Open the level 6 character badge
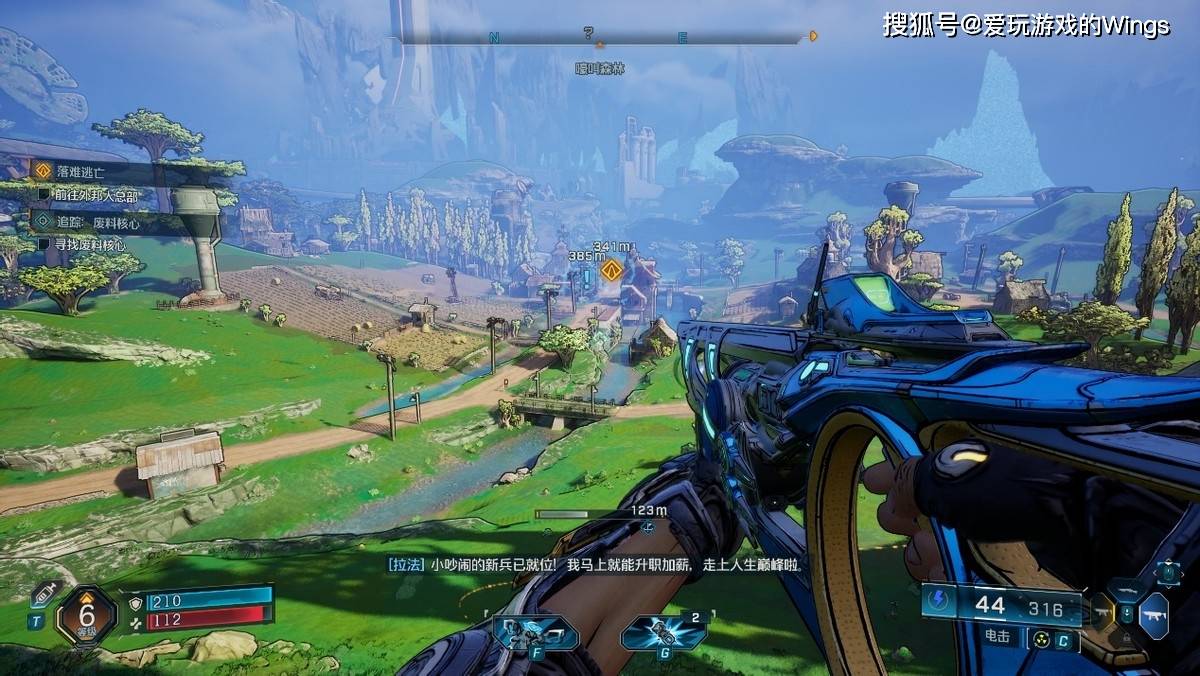1200x676 pixels. 87,614
